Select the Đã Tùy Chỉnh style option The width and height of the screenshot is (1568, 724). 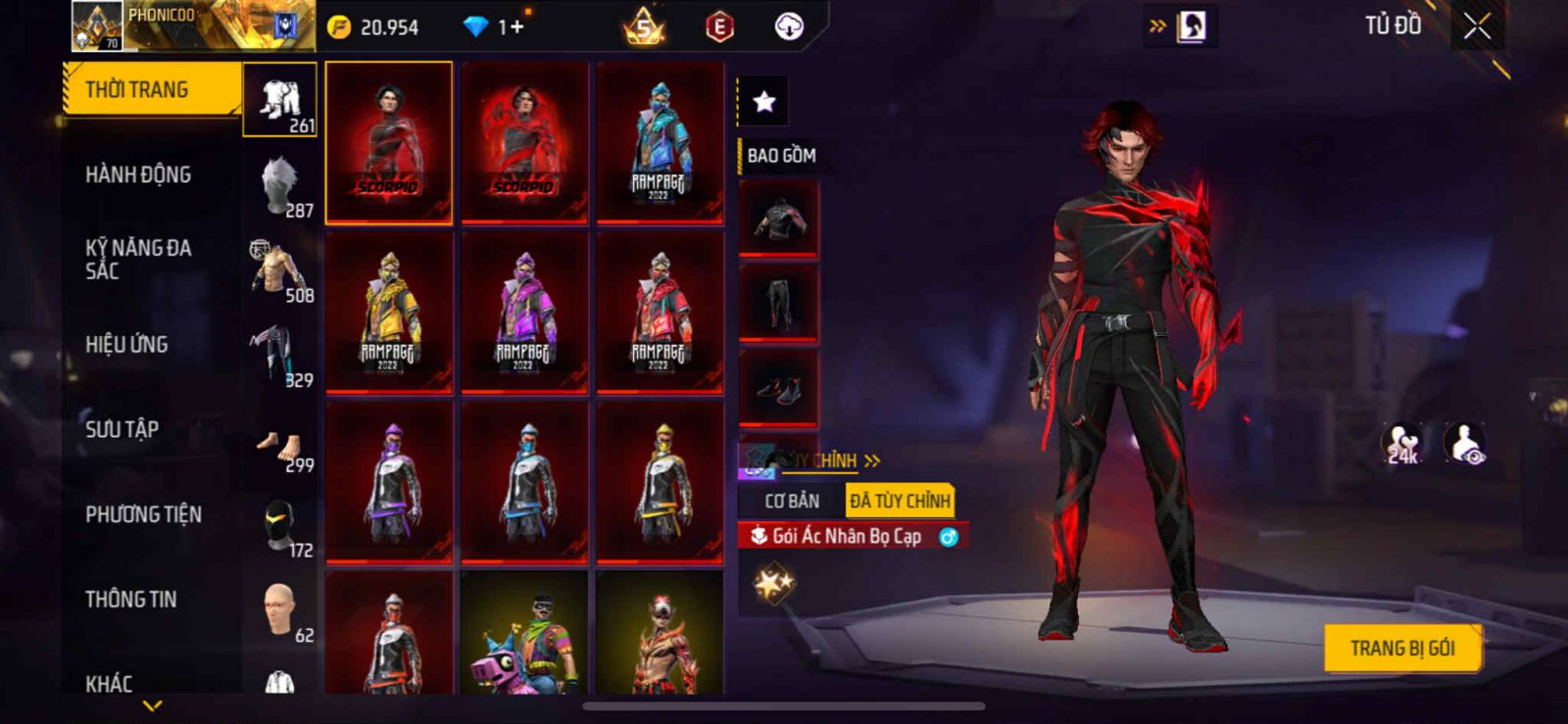click(900, 502)
